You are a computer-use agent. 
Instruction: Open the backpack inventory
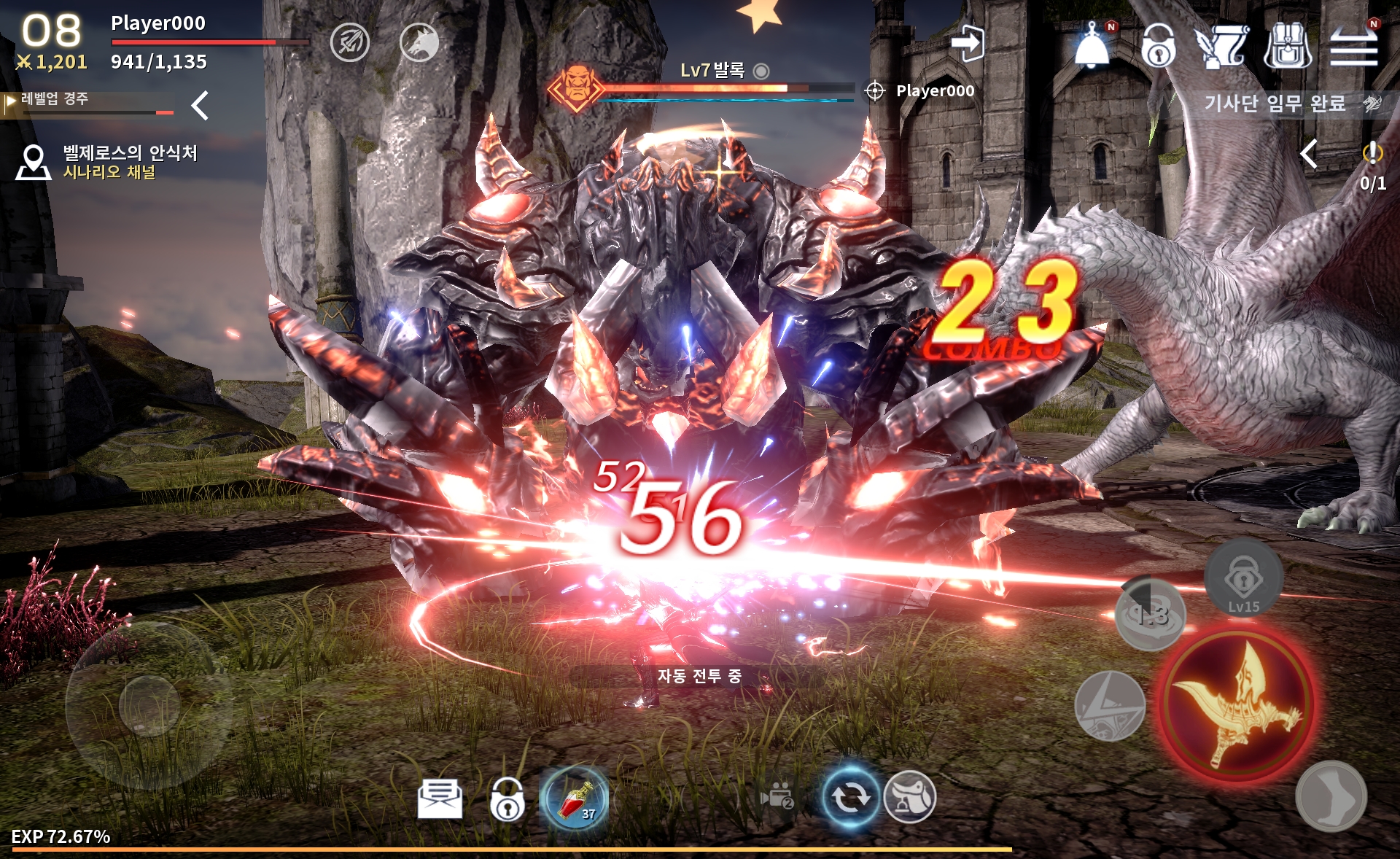pos(1287,45)
